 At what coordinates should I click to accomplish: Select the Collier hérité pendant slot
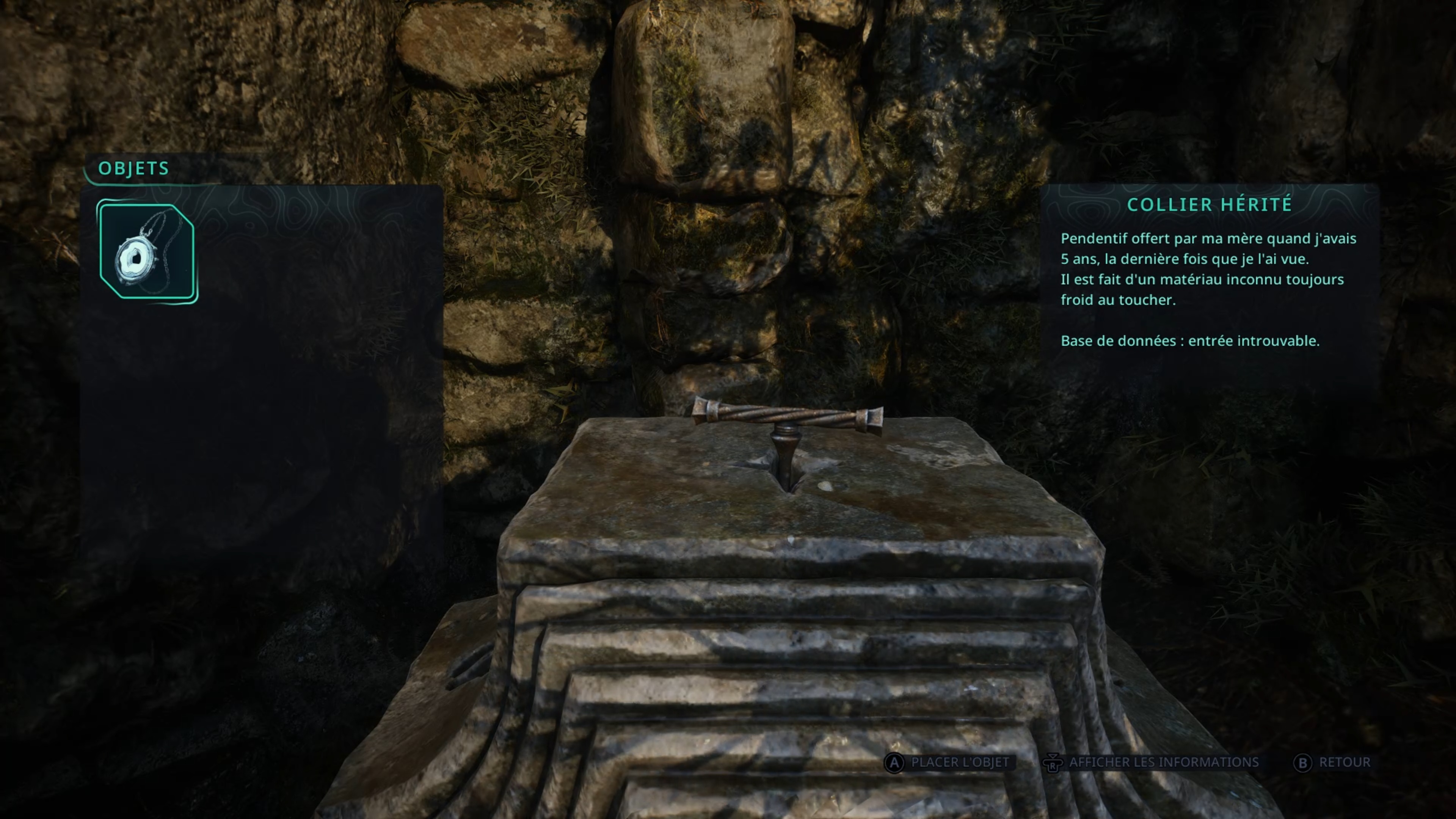click(147, 252)
